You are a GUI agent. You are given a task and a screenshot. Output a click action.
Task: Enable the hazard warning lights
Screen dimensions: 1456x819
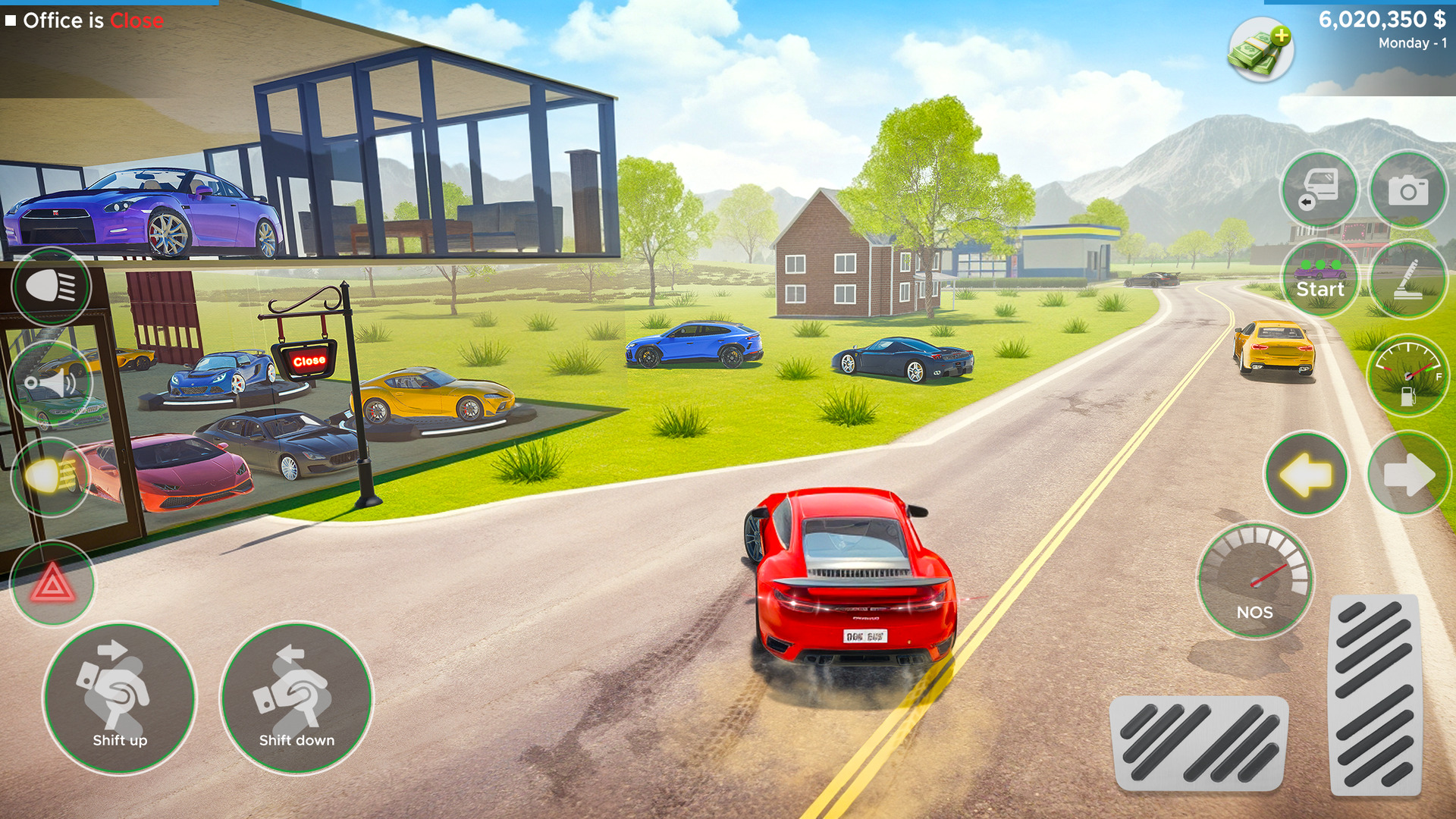52,582
